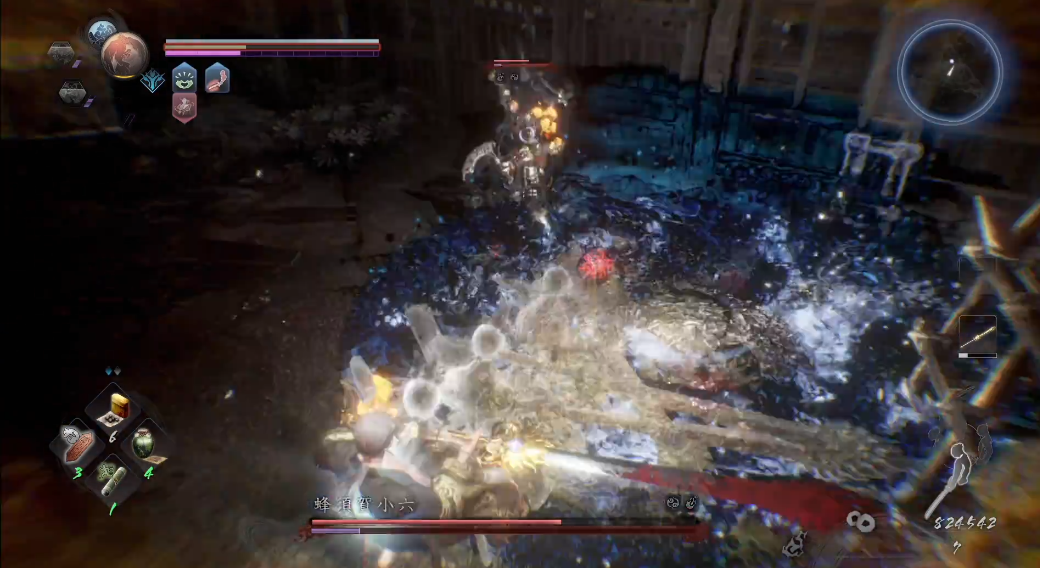Click the upper grey soul core slot
The height and width of the screenshot is (568, 1040).
pos(62,55)
